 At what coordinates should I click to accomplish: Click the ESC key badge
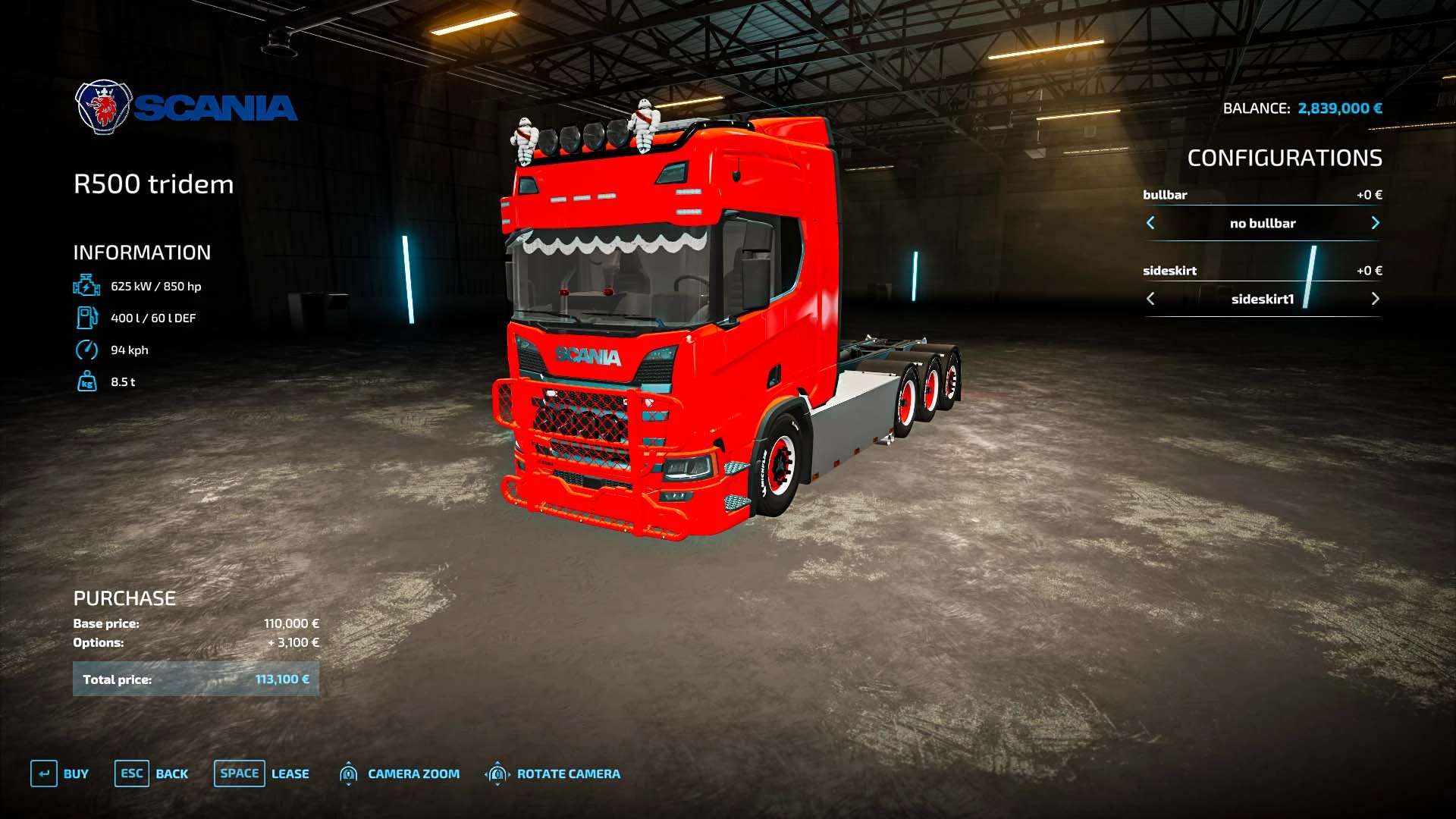[x=132, y=773]
